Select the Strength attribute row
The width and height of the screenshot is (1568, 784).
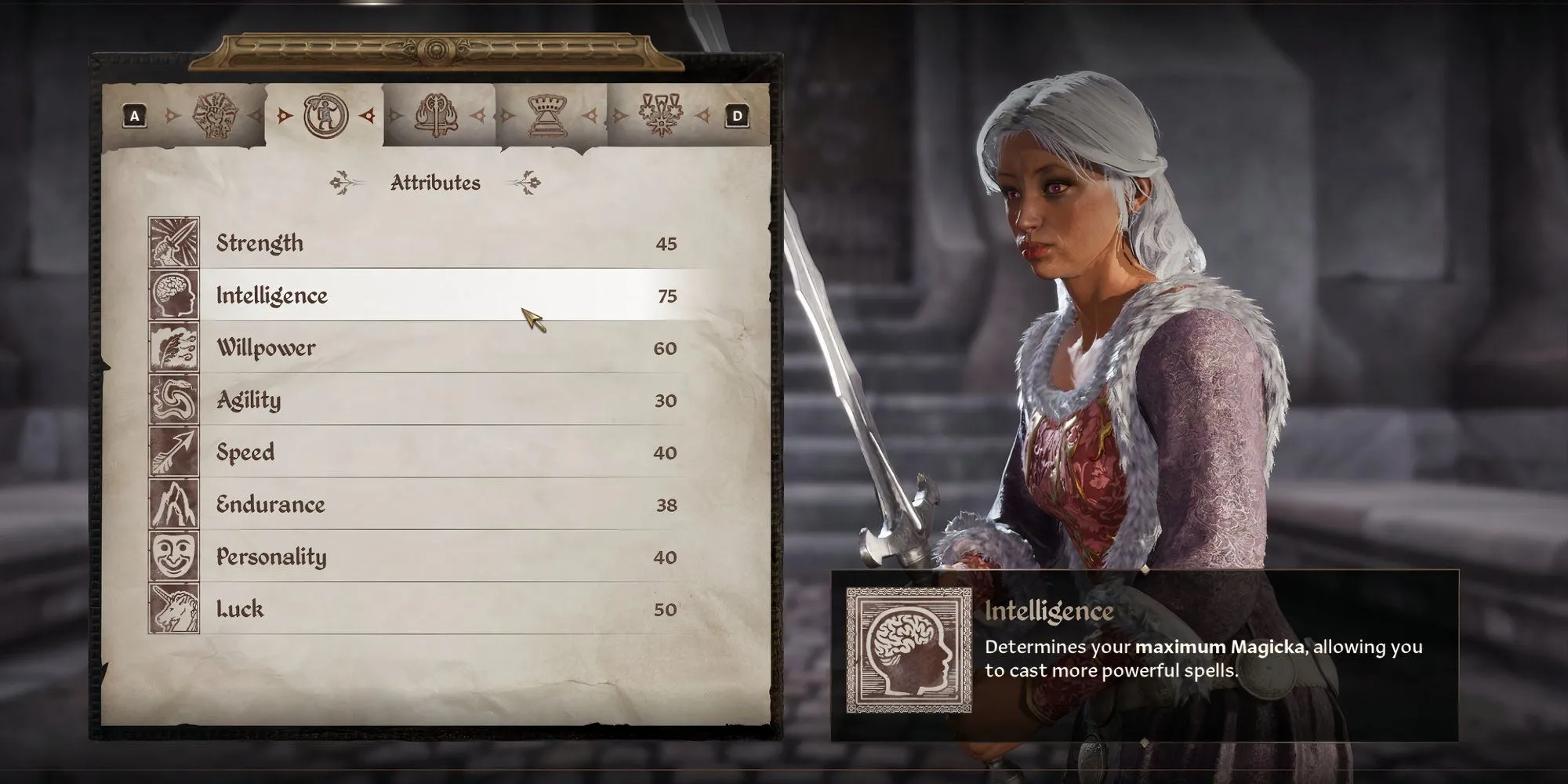439,243
